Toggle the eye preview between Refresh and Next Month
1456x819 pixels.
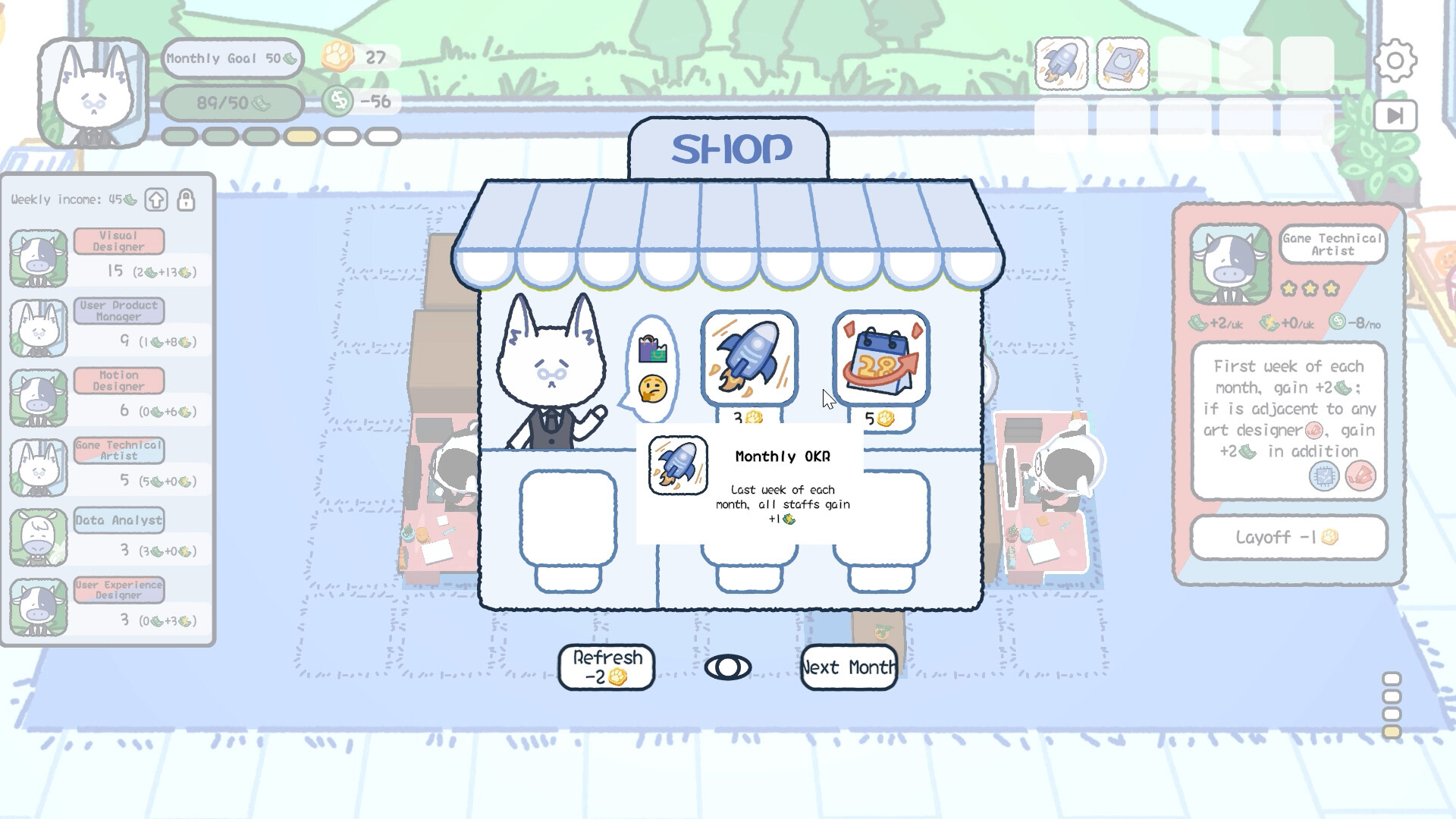point(730,668)
